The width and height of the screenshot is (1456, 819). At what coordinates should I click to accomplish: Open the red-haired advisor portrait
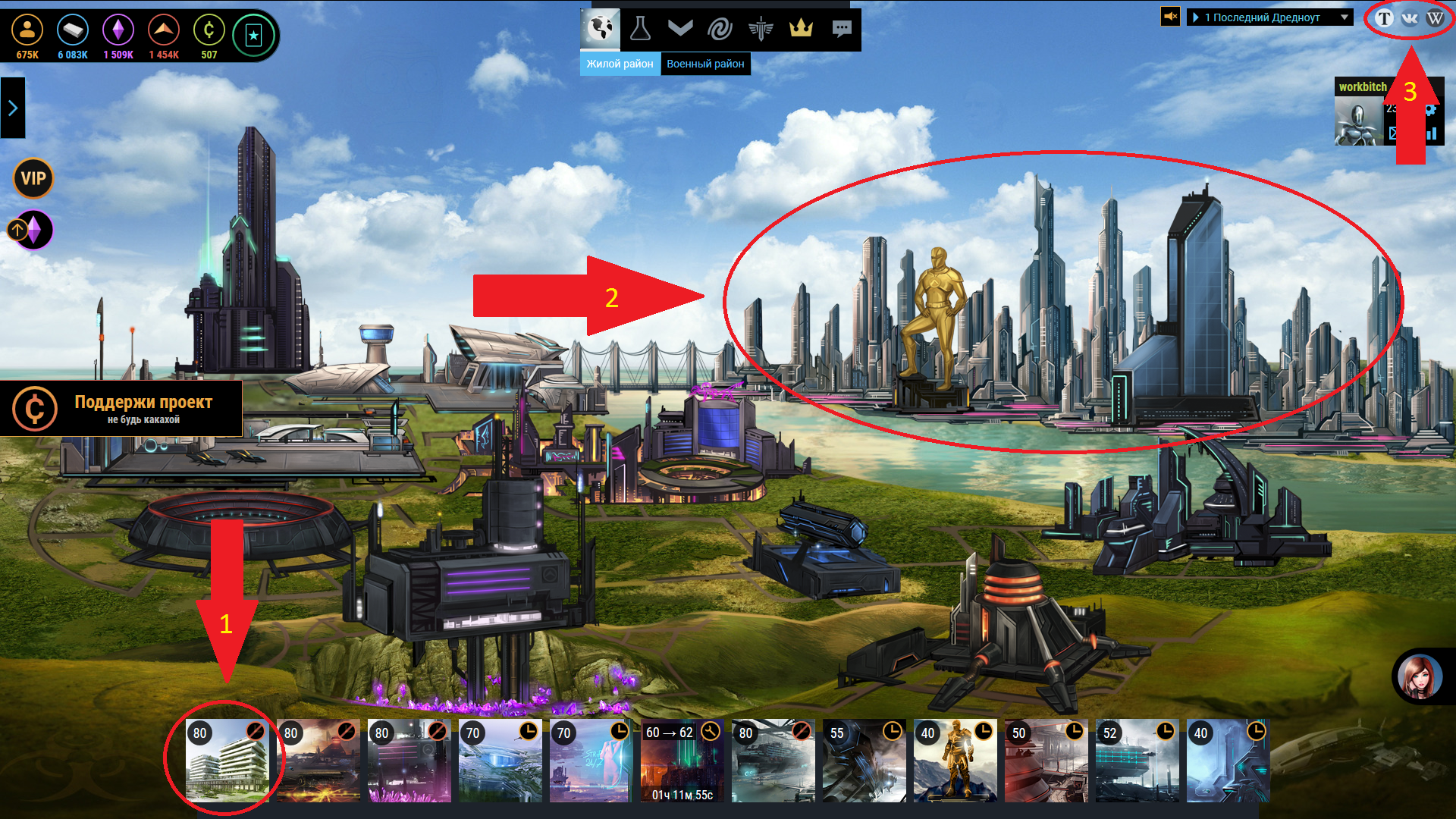[1420, 676]
